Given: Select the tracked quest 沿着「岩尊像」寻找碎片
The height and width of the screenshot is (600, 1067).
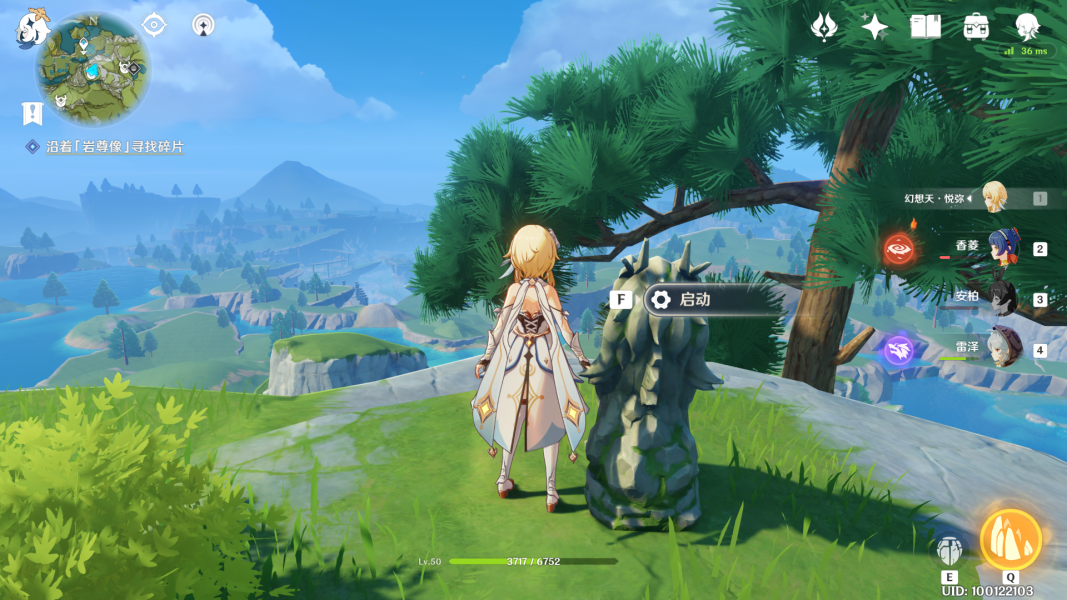Looking at the screenshot, I should coord(114,147).
